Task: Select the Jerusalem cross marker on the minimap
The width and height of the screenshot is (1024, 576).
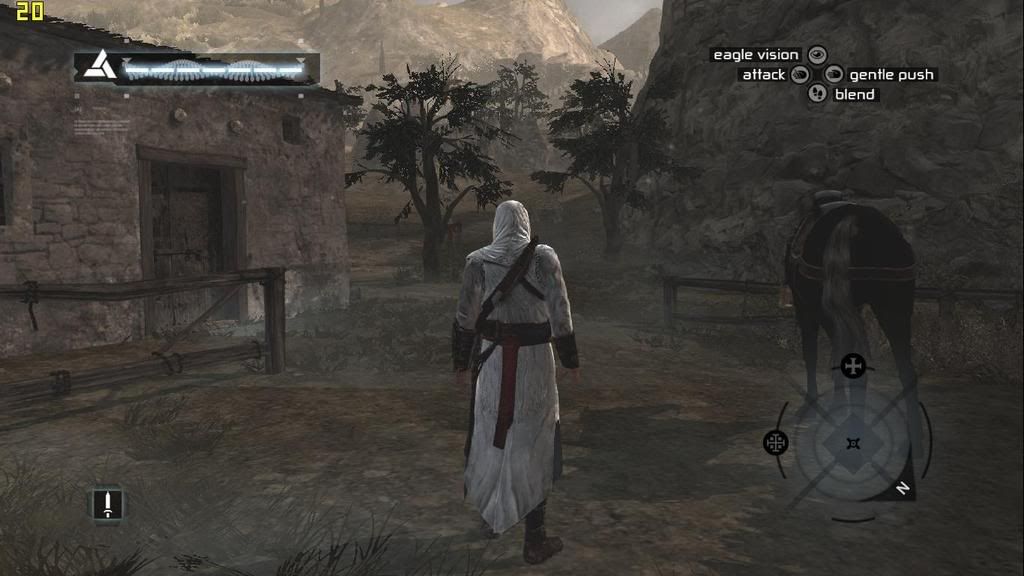Action: click(x=776, y=442)
